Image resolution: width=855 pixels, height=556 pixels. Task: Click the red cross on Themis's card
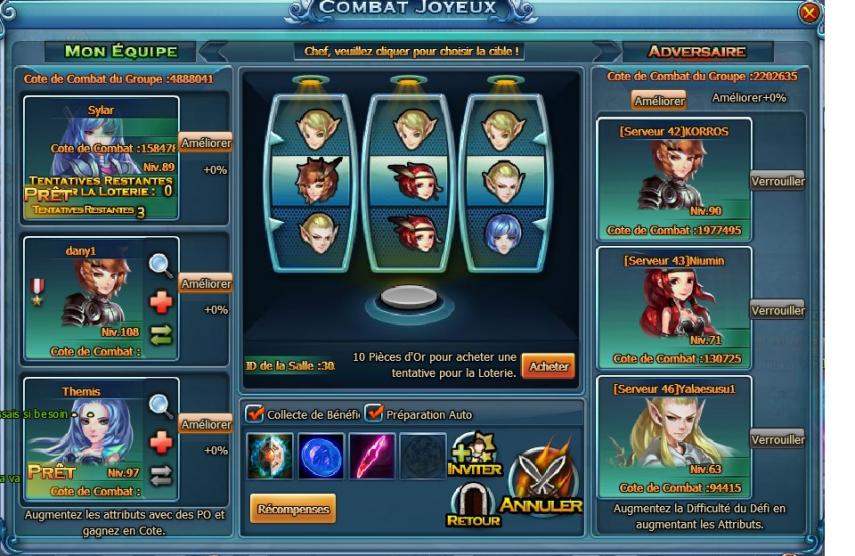[161, 442]
